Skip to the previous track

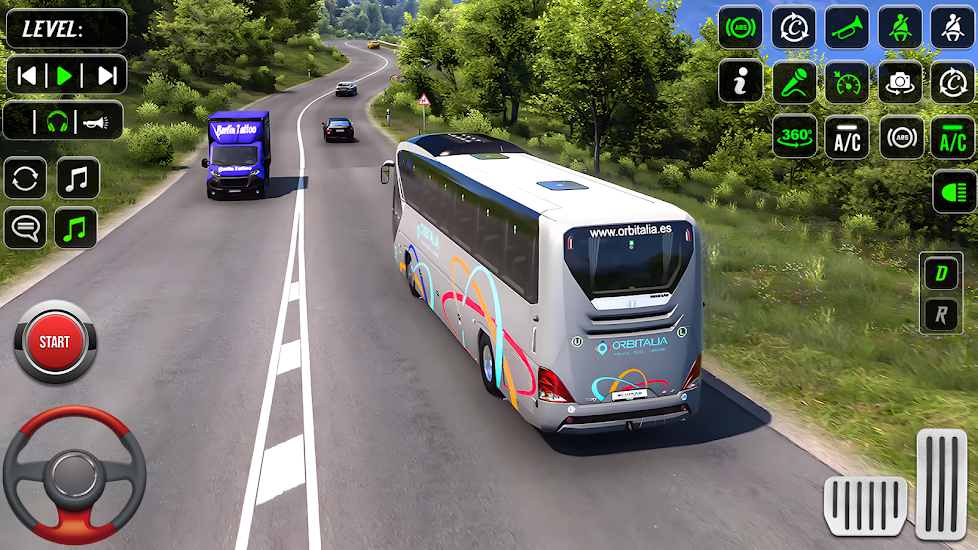point(28,75)
